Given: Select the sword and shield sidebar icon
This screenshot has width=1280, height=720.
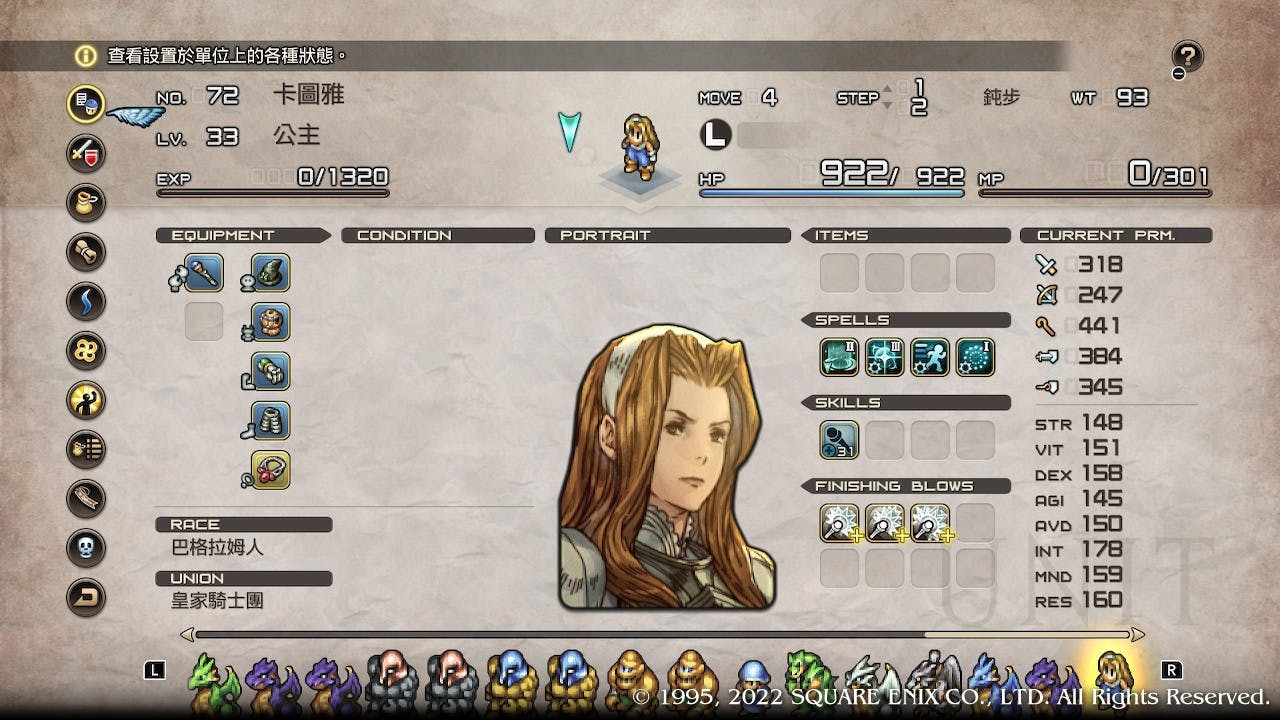Looking at the screenshot, I should pos(86,154).
